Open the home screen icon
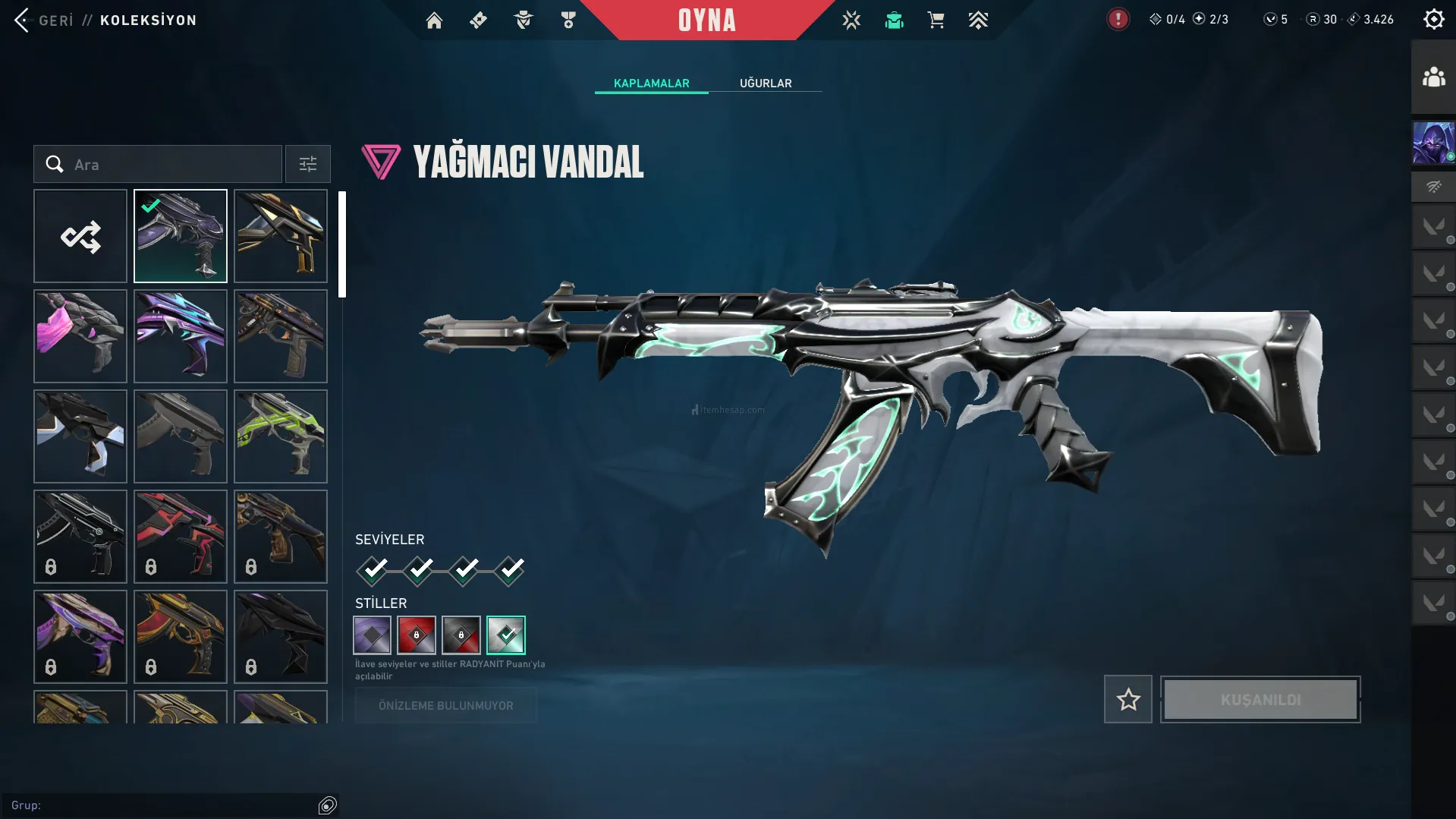Screen dimensions: 1456x819 point(434,20)
